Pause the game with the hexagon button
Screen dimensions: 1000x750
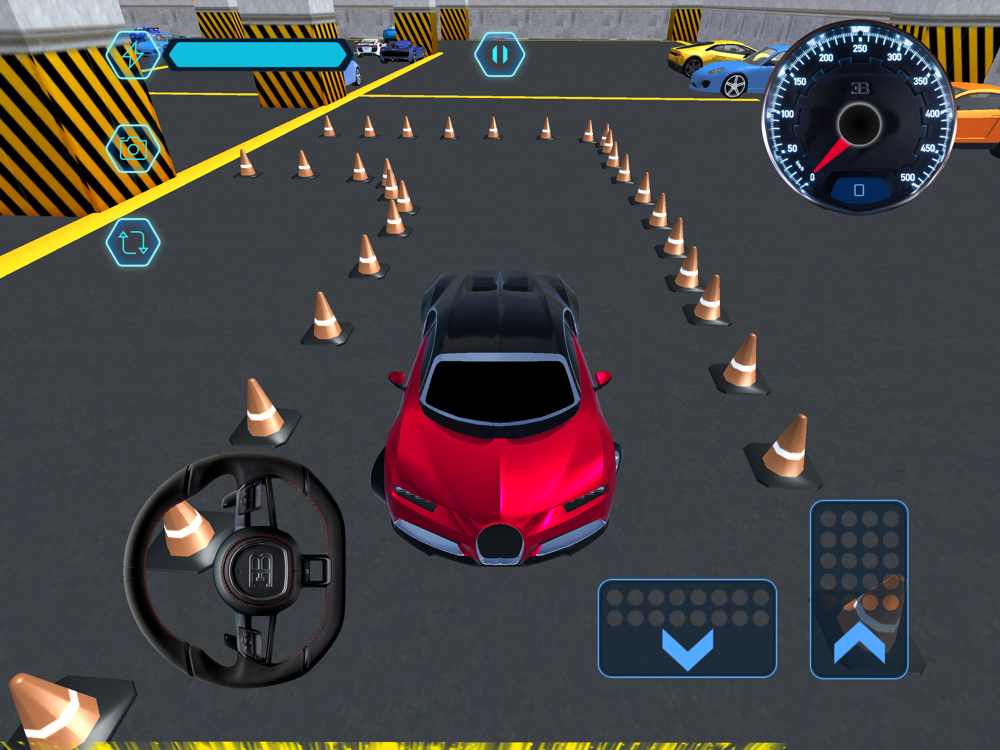(499, 54)
